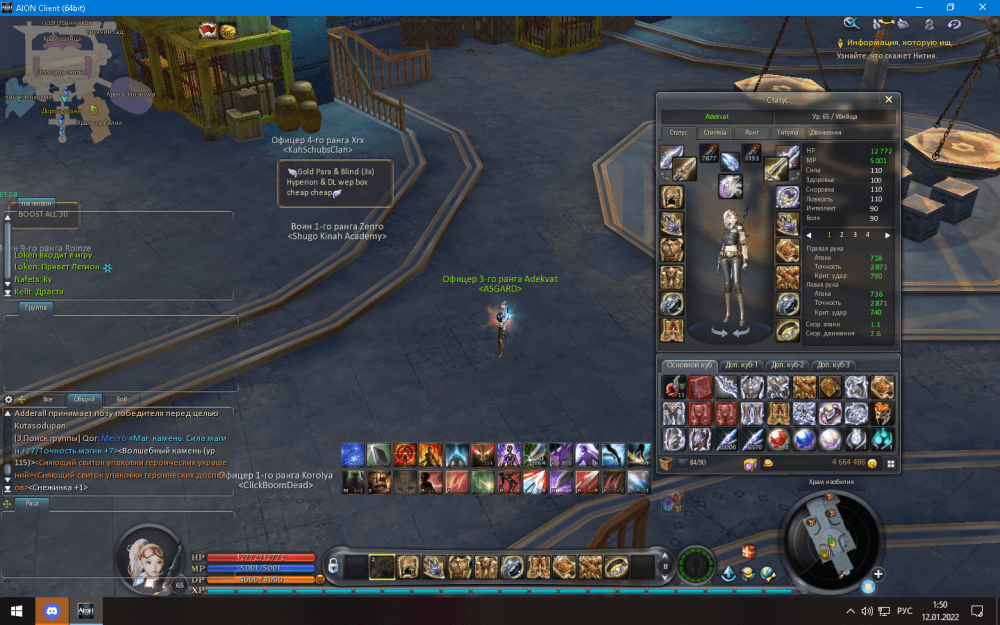Viewport: 1000px width, 625px height.
Task: Open the Ранг tab
Action: pos(752,132)
